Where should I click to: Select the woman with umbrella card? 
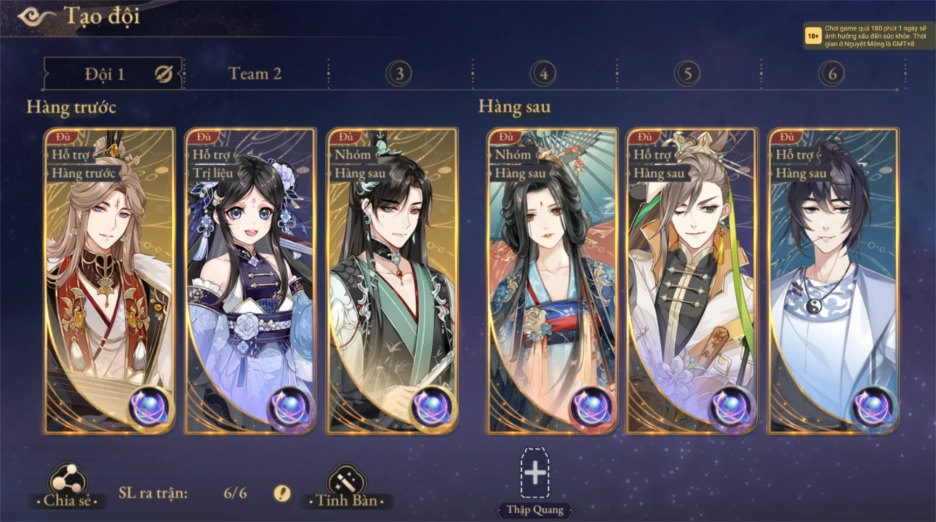(x=551, y=282)
